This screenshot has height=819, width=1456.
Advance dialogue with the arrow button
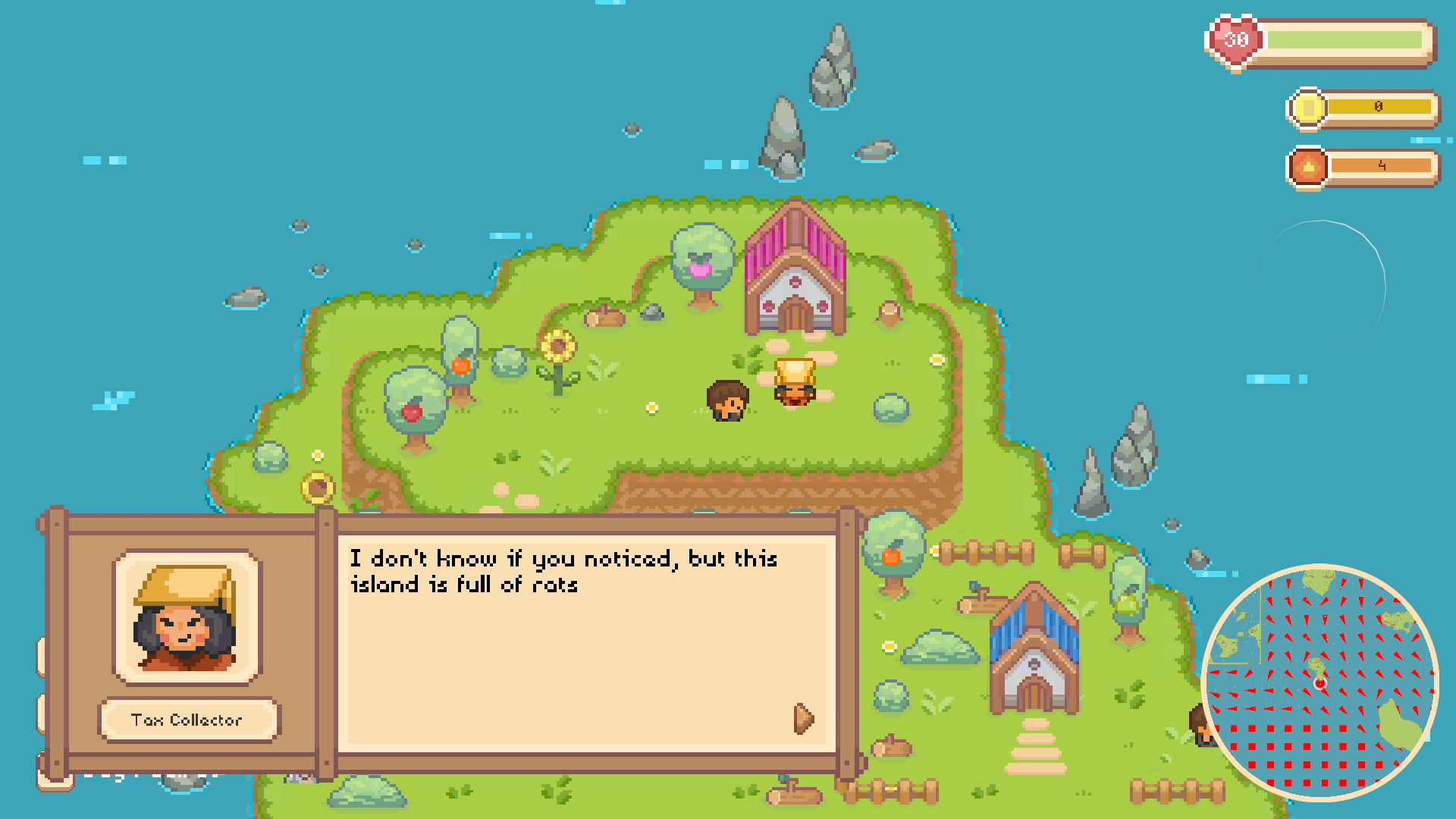click(x=803, y=718)
